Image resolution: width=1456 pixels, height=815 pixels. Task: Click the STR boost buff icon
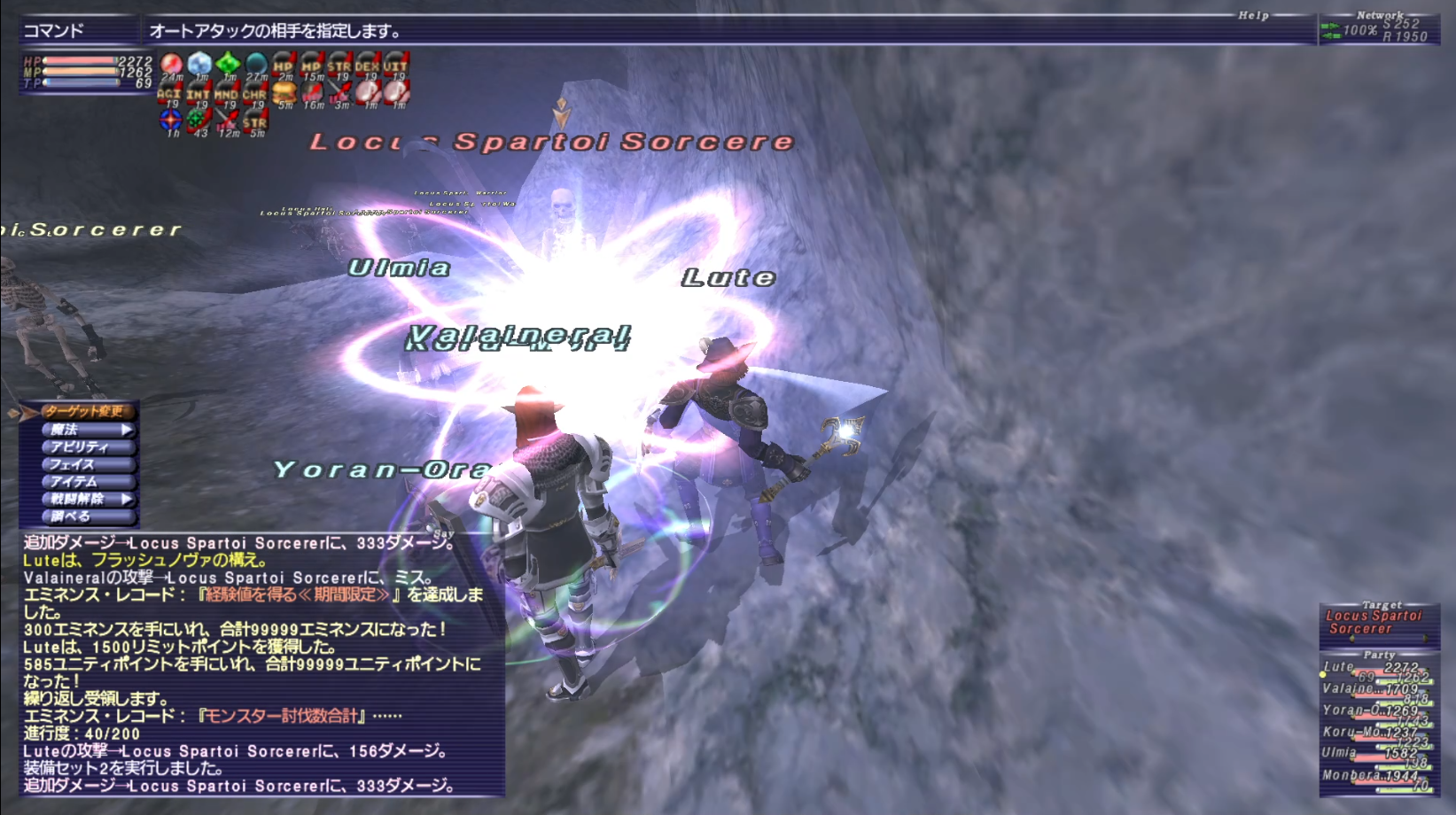pyautogui.click(x=340, y=64)
